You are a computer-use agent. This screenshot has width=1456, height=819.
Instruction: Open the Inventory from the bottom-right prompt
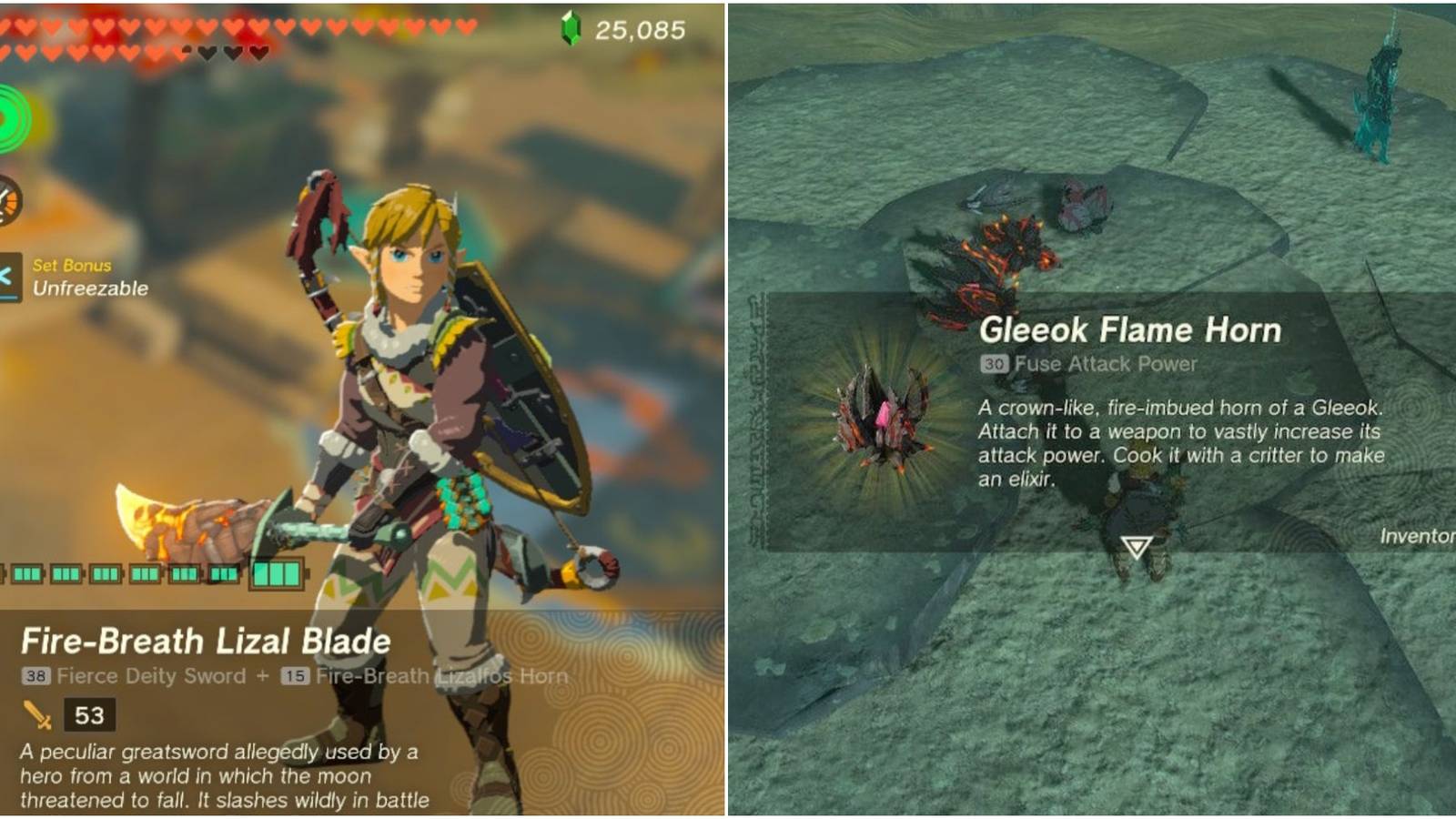[1420, 537]
